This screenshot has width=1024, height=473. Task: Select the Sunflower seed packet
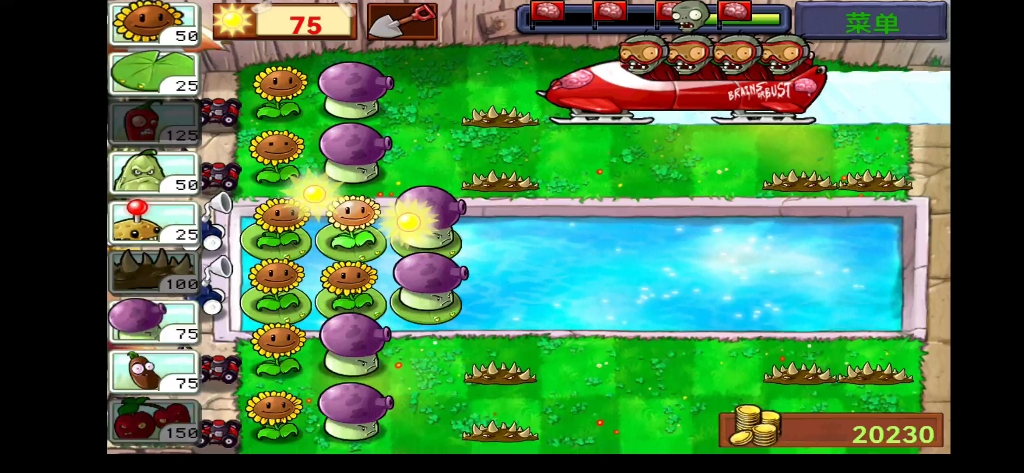tap(155, 22)
